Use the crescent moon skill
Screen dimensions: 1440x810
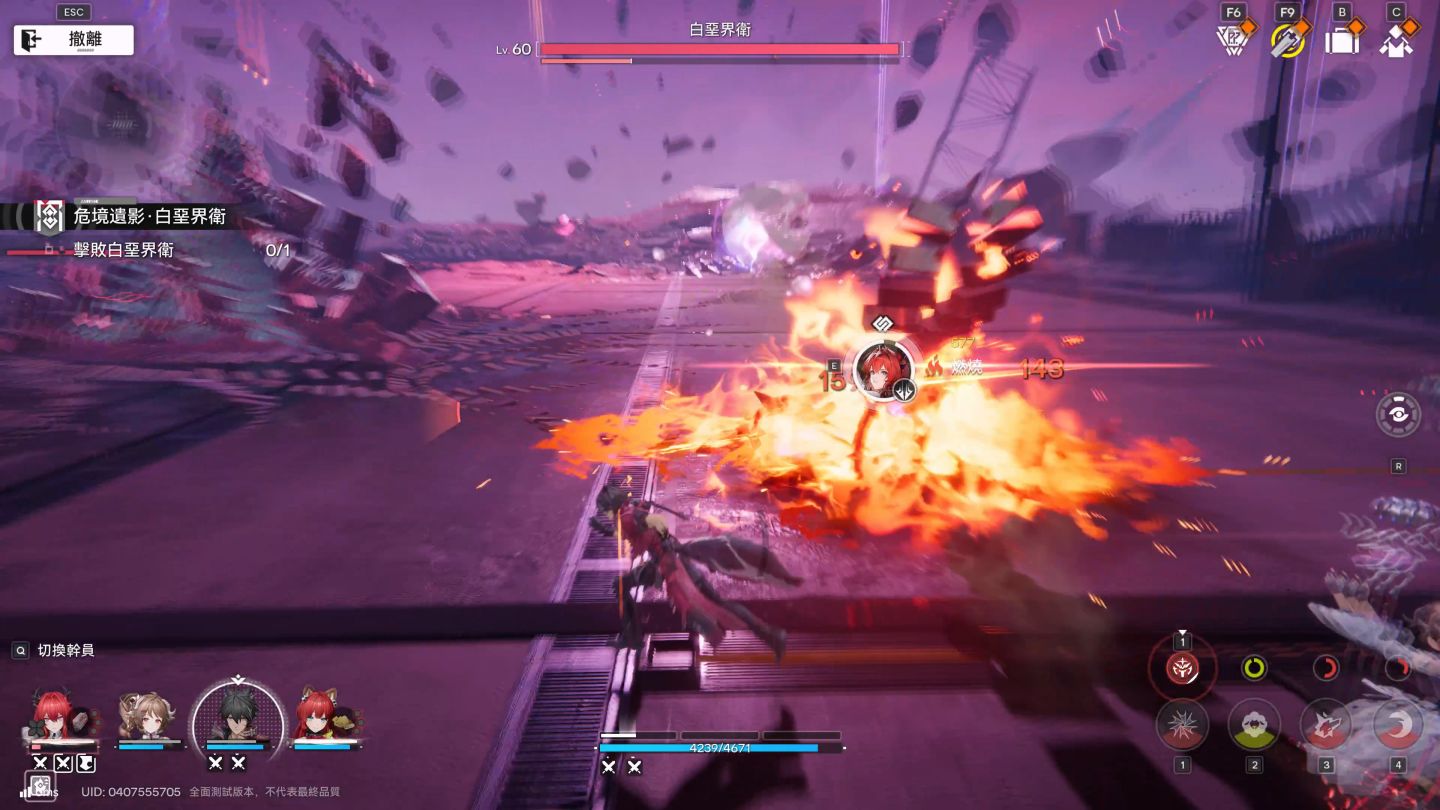pos(1398,725)
